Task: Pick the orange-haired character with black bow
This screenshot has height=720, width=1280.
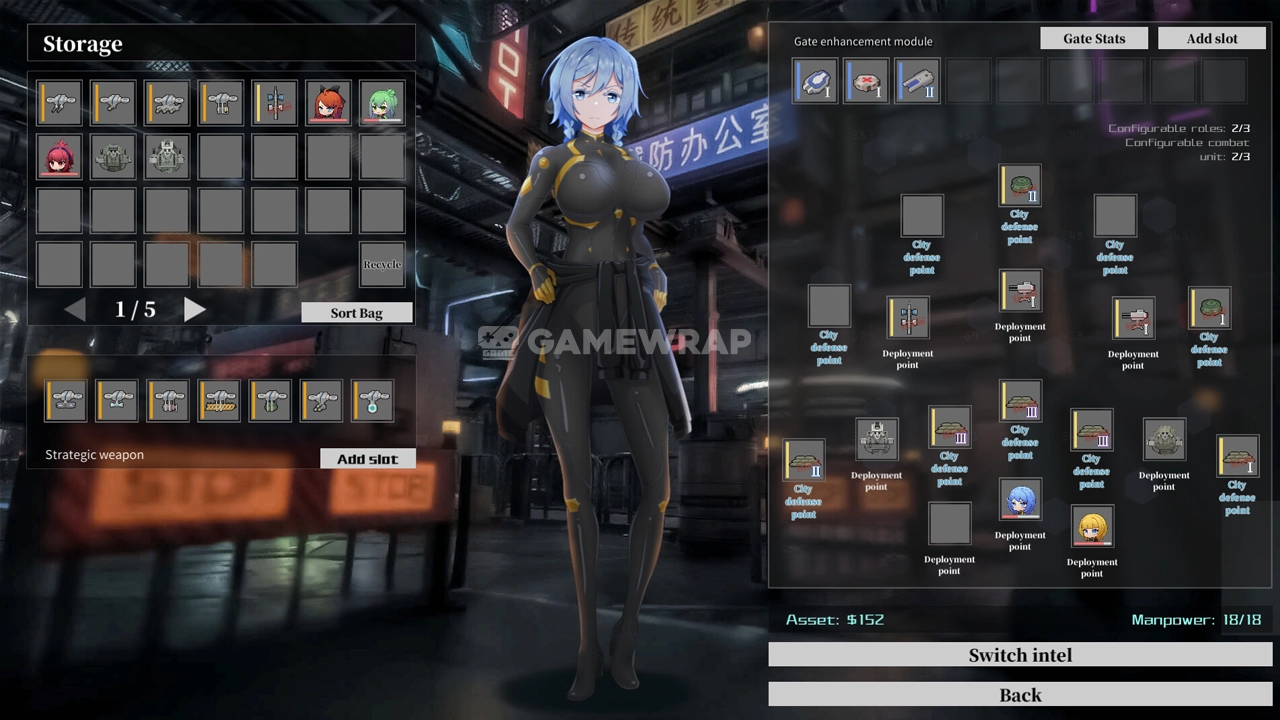Action: 328,103
